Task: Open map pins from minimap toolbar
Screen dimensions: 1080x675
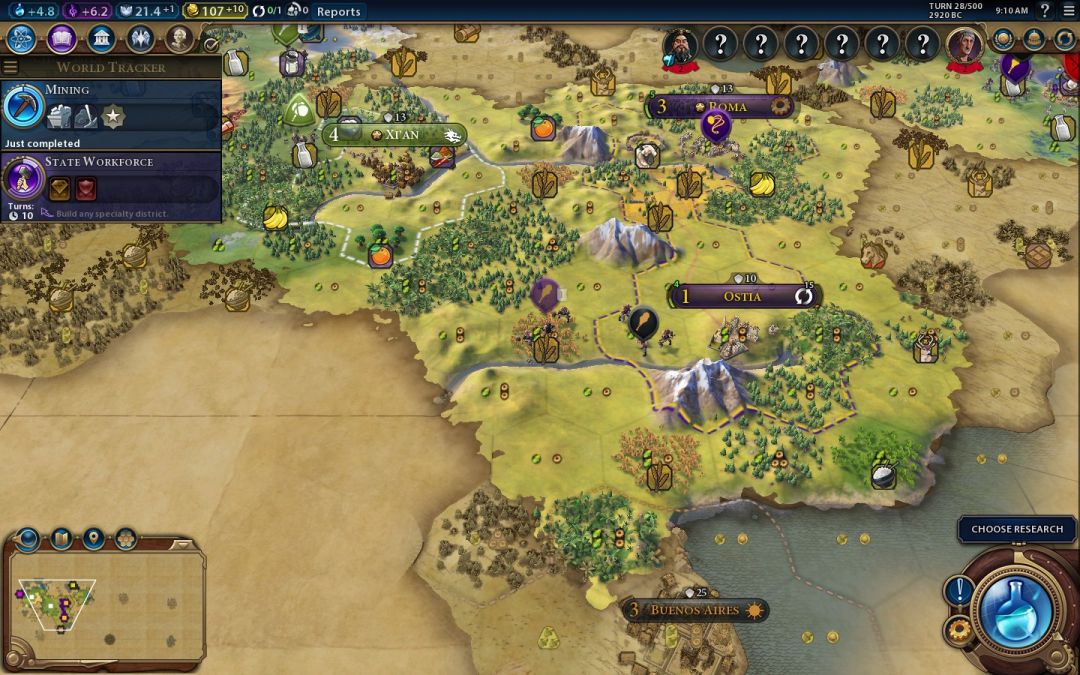Action: 93,540
